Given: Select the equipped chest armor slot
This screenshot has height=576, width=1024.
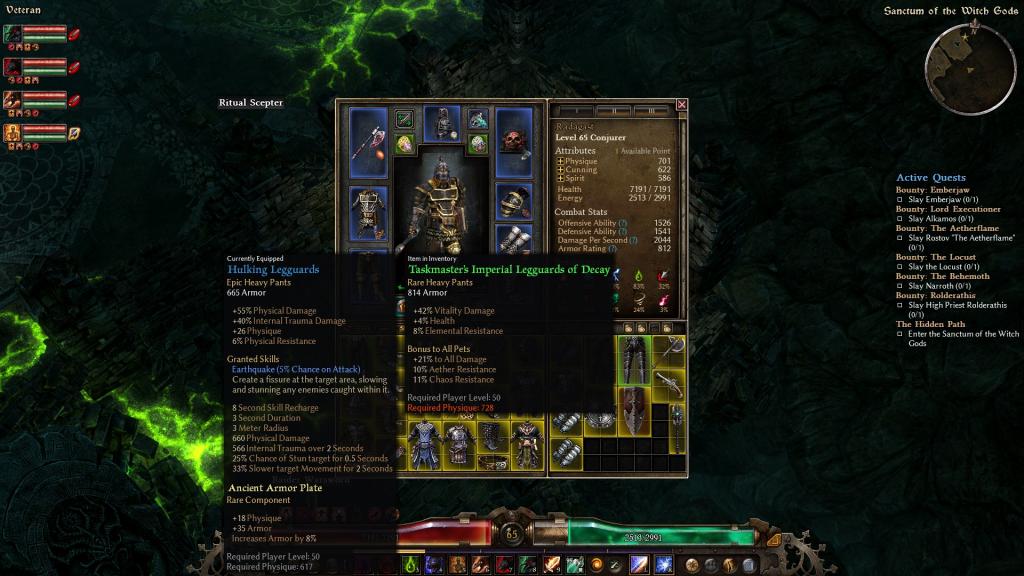Looking at the screenshot, I should tap(367, 211).
